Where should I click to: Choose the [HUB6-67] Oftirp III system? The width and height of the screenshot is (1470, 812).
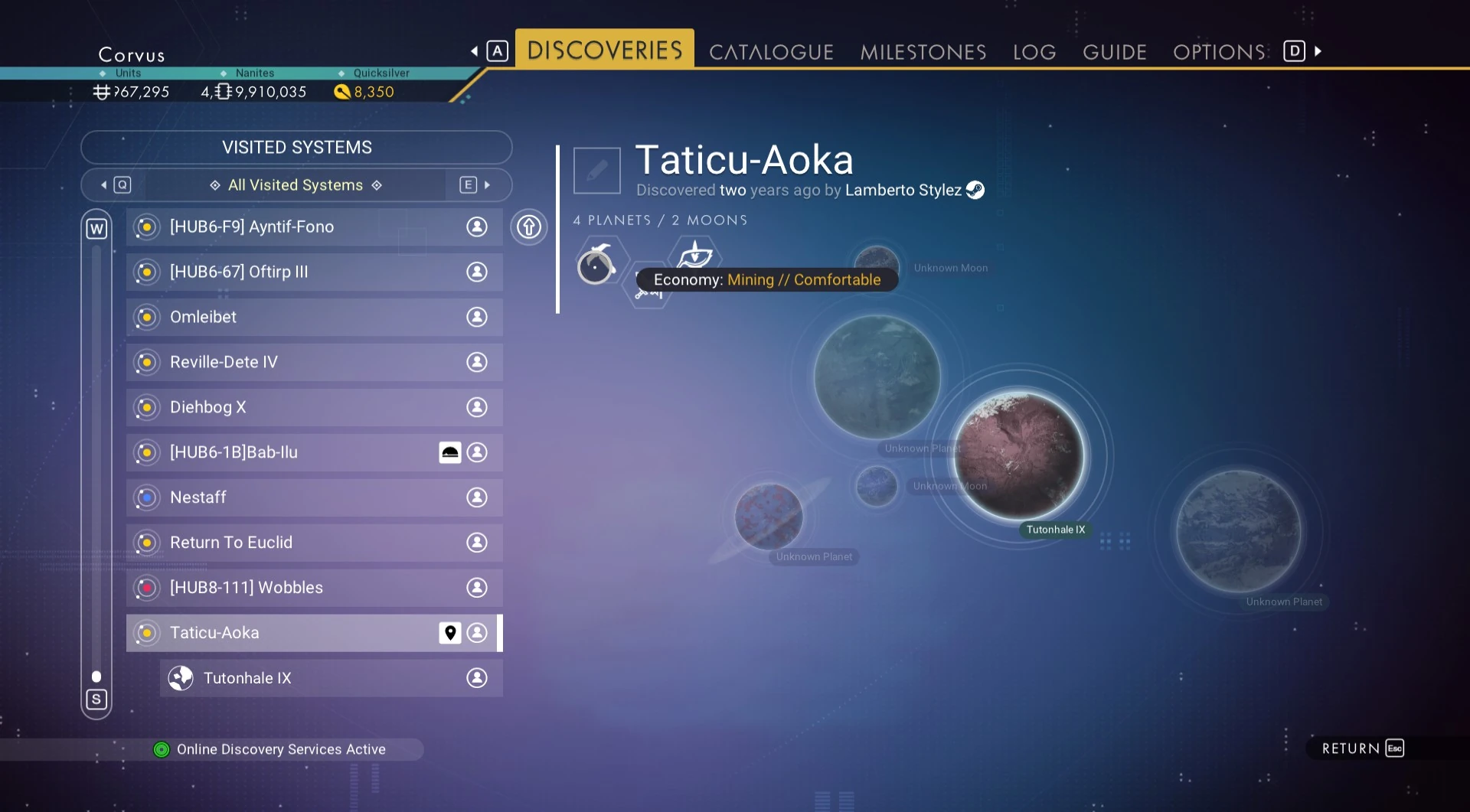tap(314, 272)
